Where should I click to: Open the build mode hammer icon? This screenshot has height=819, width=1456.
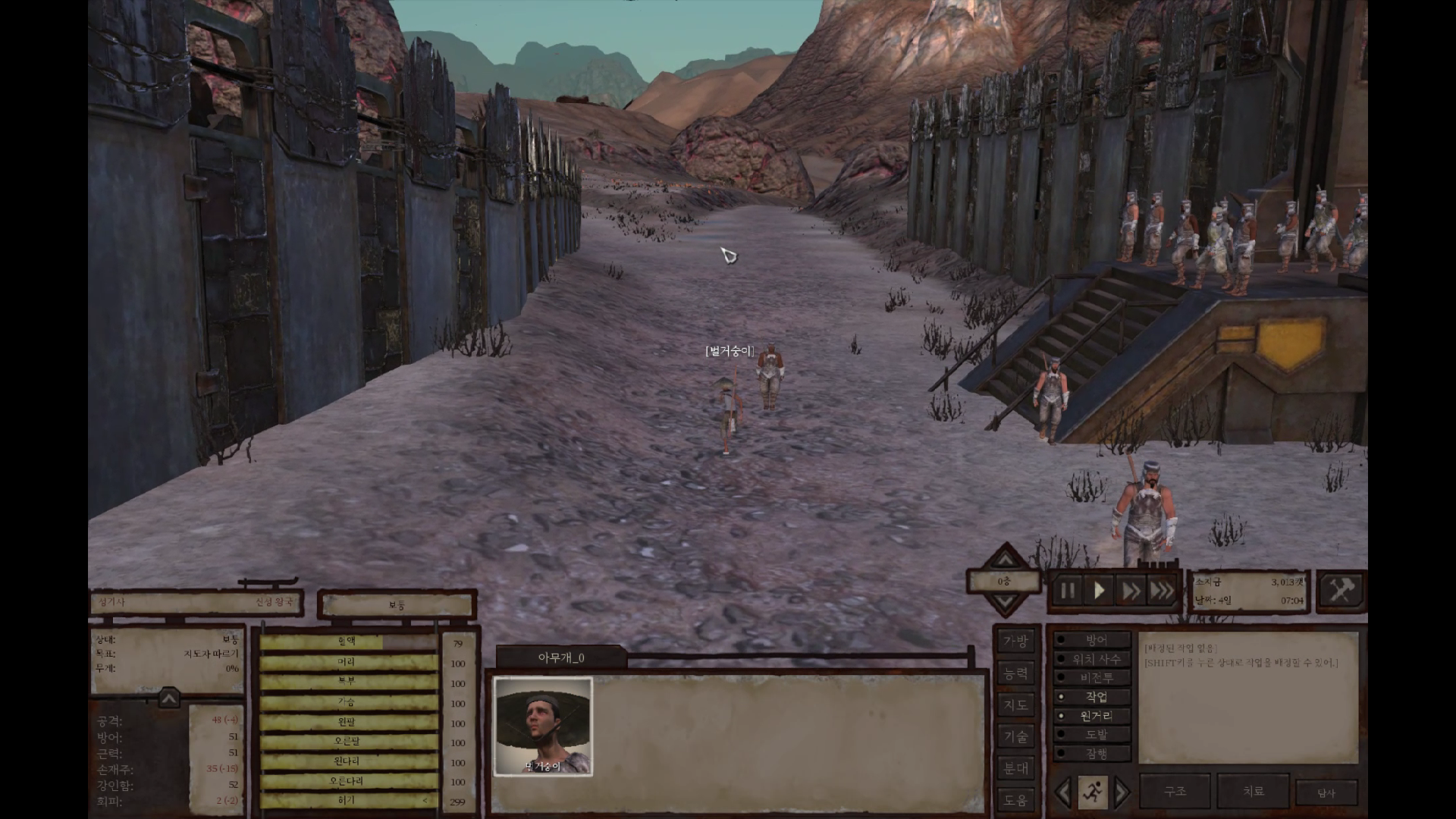coord(1341,590)
